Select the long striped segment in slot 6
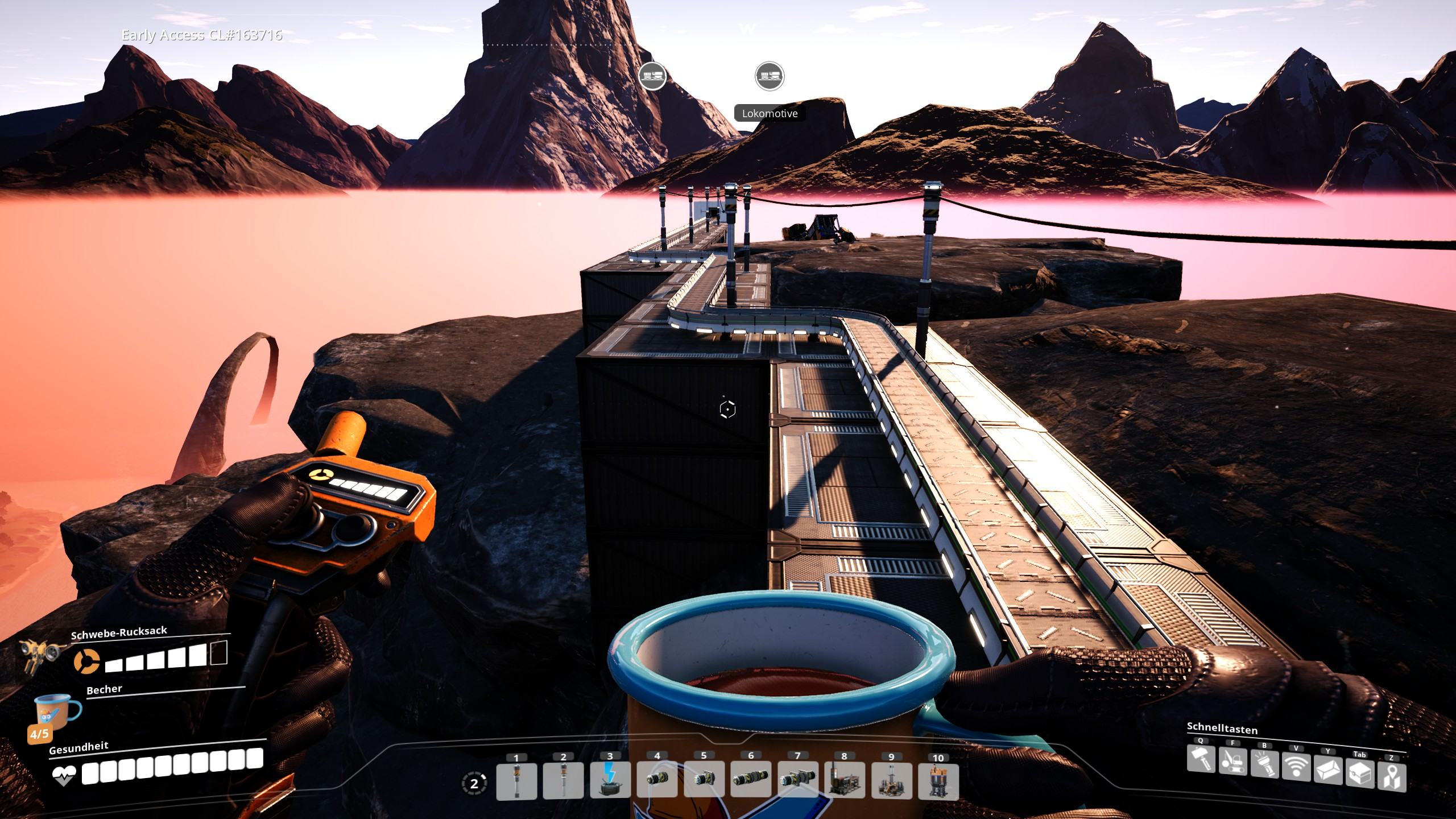Screen dimensions: 1456x819 click(751, 780)
